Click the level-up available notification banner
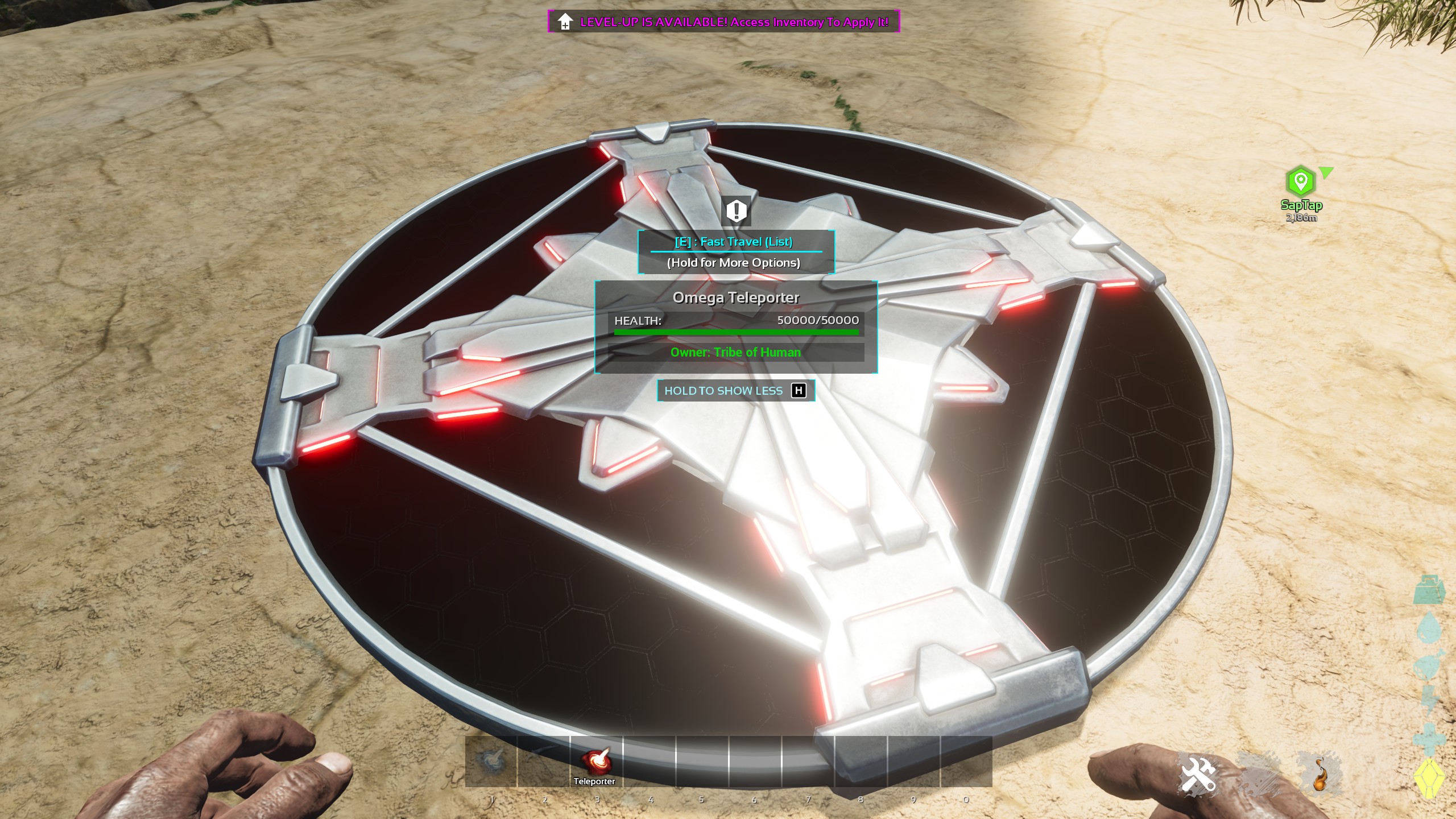1456x819 pixels. click(723, 22)
